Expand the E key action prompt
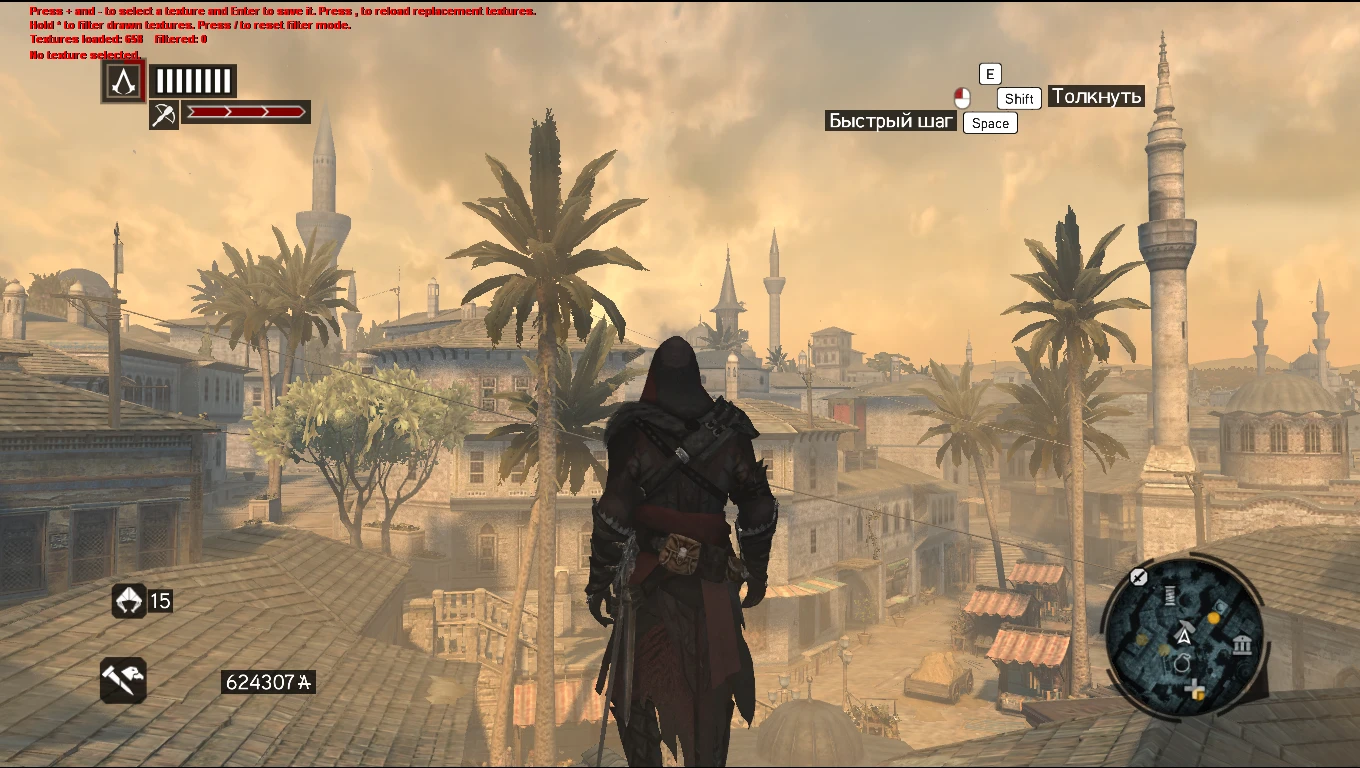This screenshot has width=1360, height=768. click(x=989, y=73)
